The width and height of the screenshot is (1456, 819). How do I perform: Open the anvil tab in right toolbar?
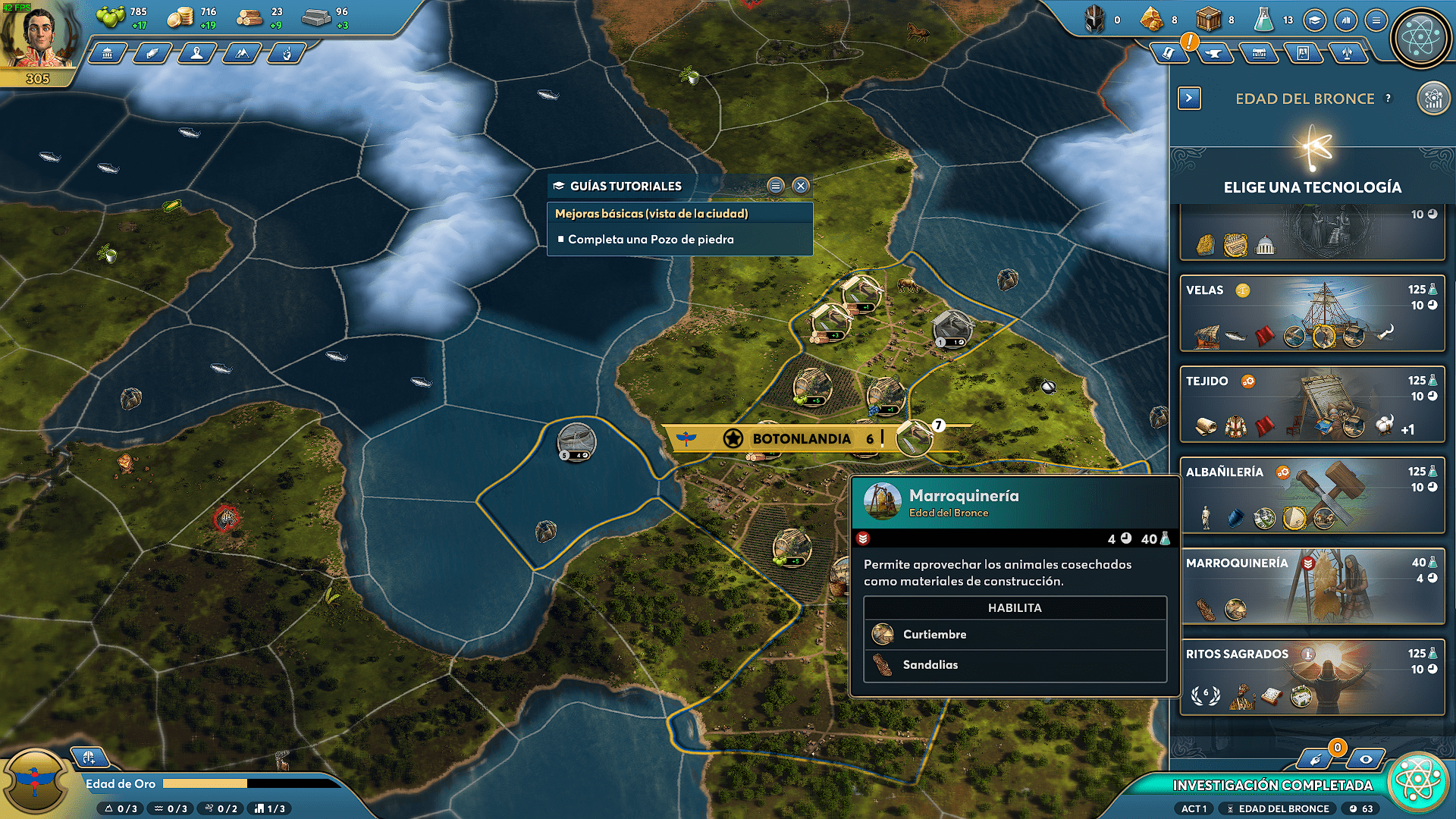pyautogui.click(x=1215, y=53)
